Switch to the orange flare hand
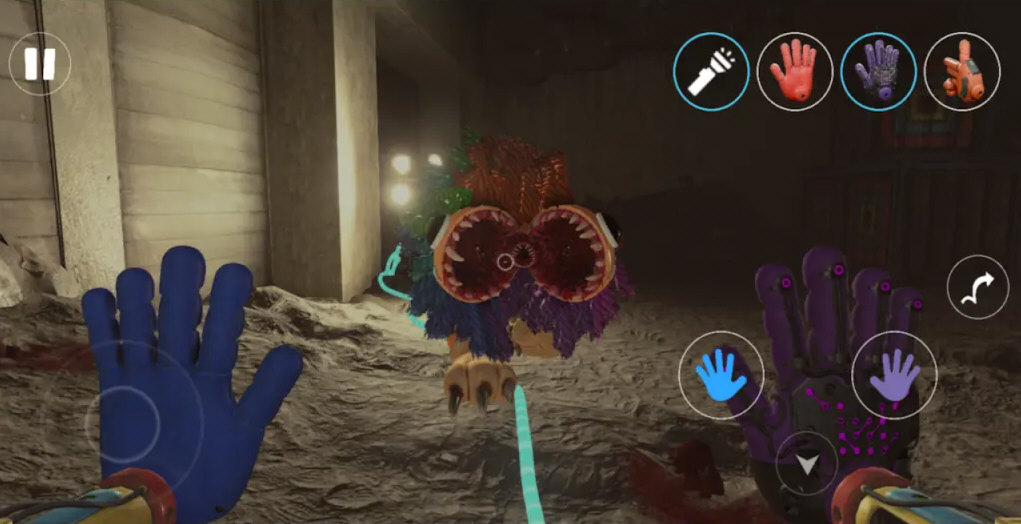1021x524 pixels. [x=962, y=71]
